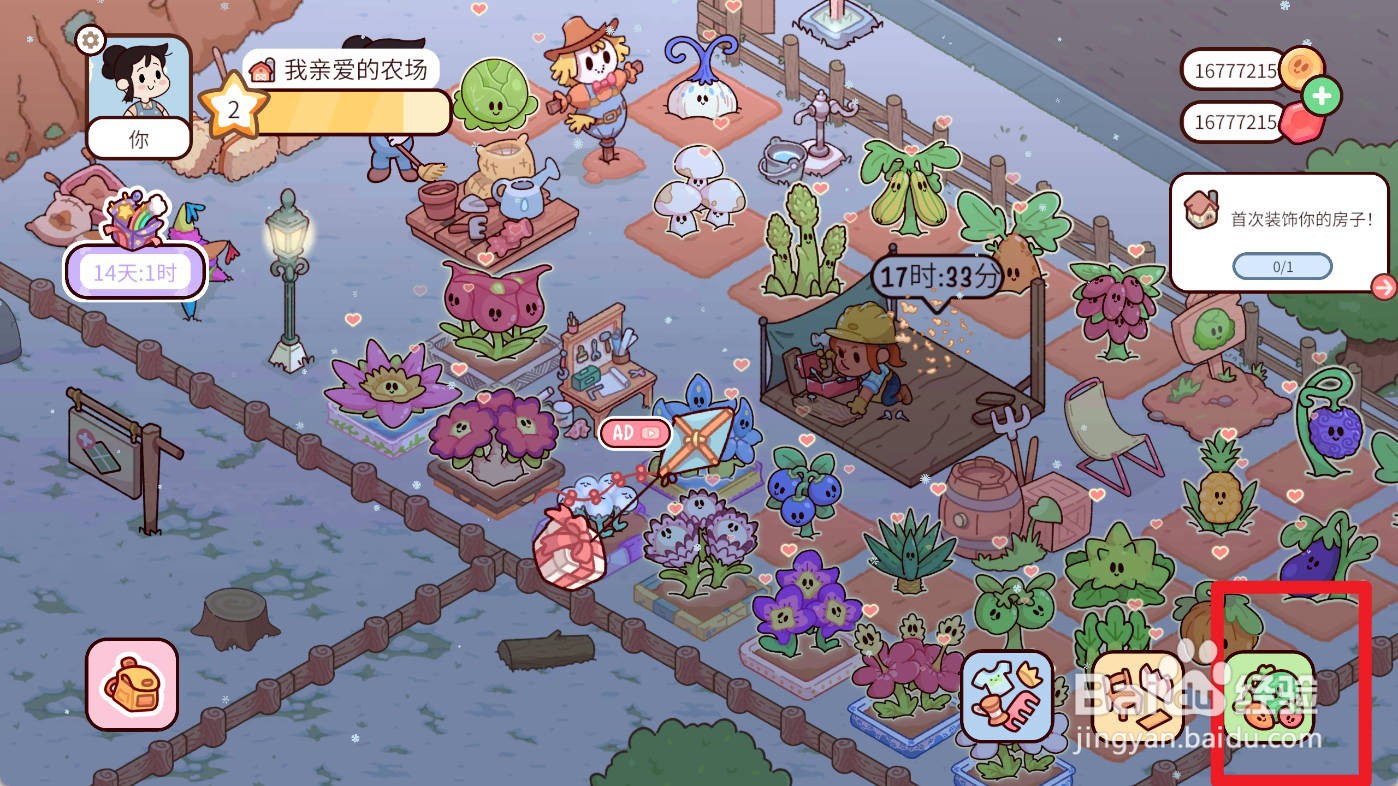The height and width of the screenshot is (786, 1398).
Task: Open the clothing and comb wardrobe menu
Action: pos(1007,696)
